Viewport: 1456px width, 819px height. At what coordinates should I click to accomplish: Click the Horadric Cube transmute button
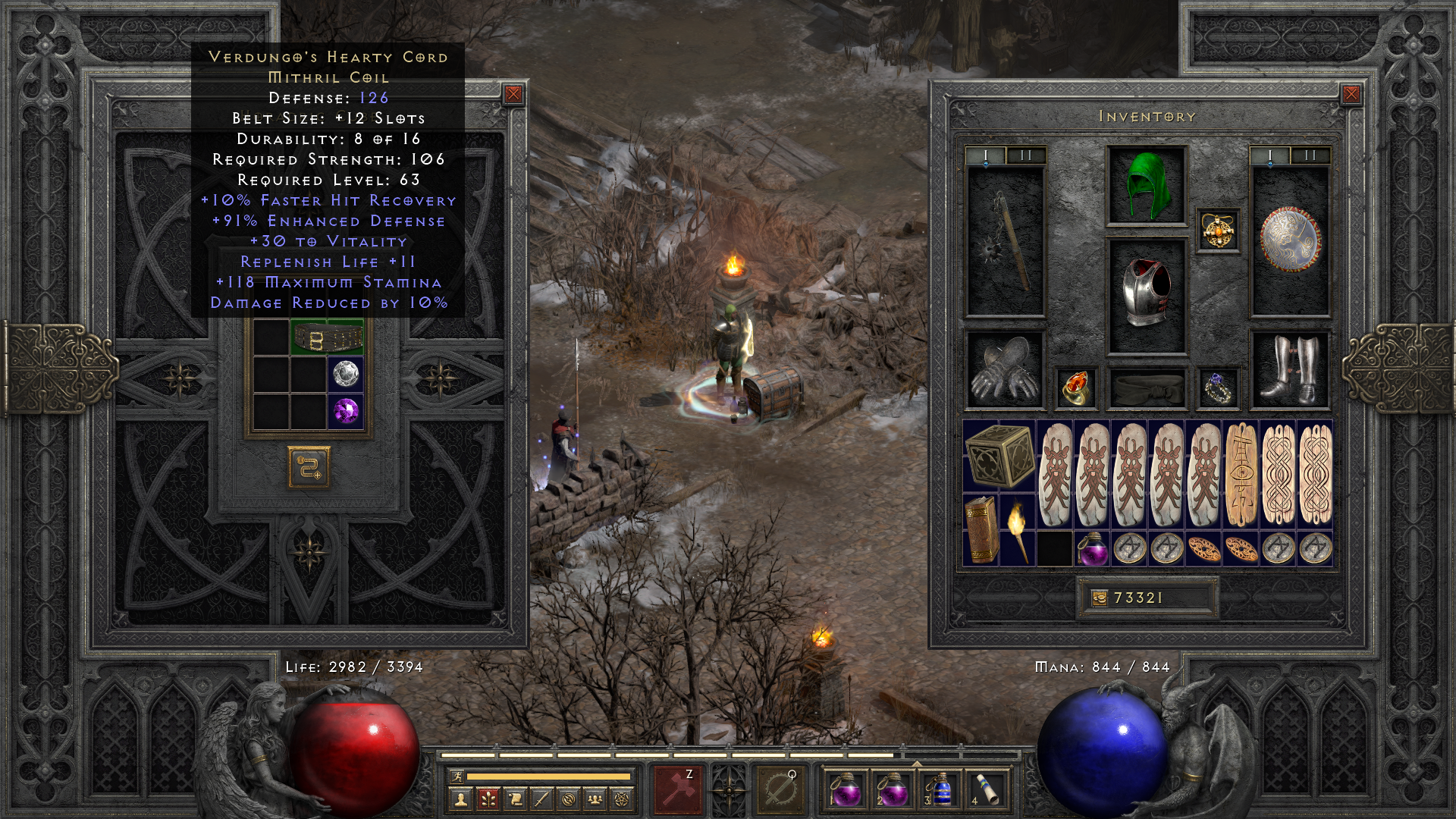pyautogui.click(x=309, y=468)
